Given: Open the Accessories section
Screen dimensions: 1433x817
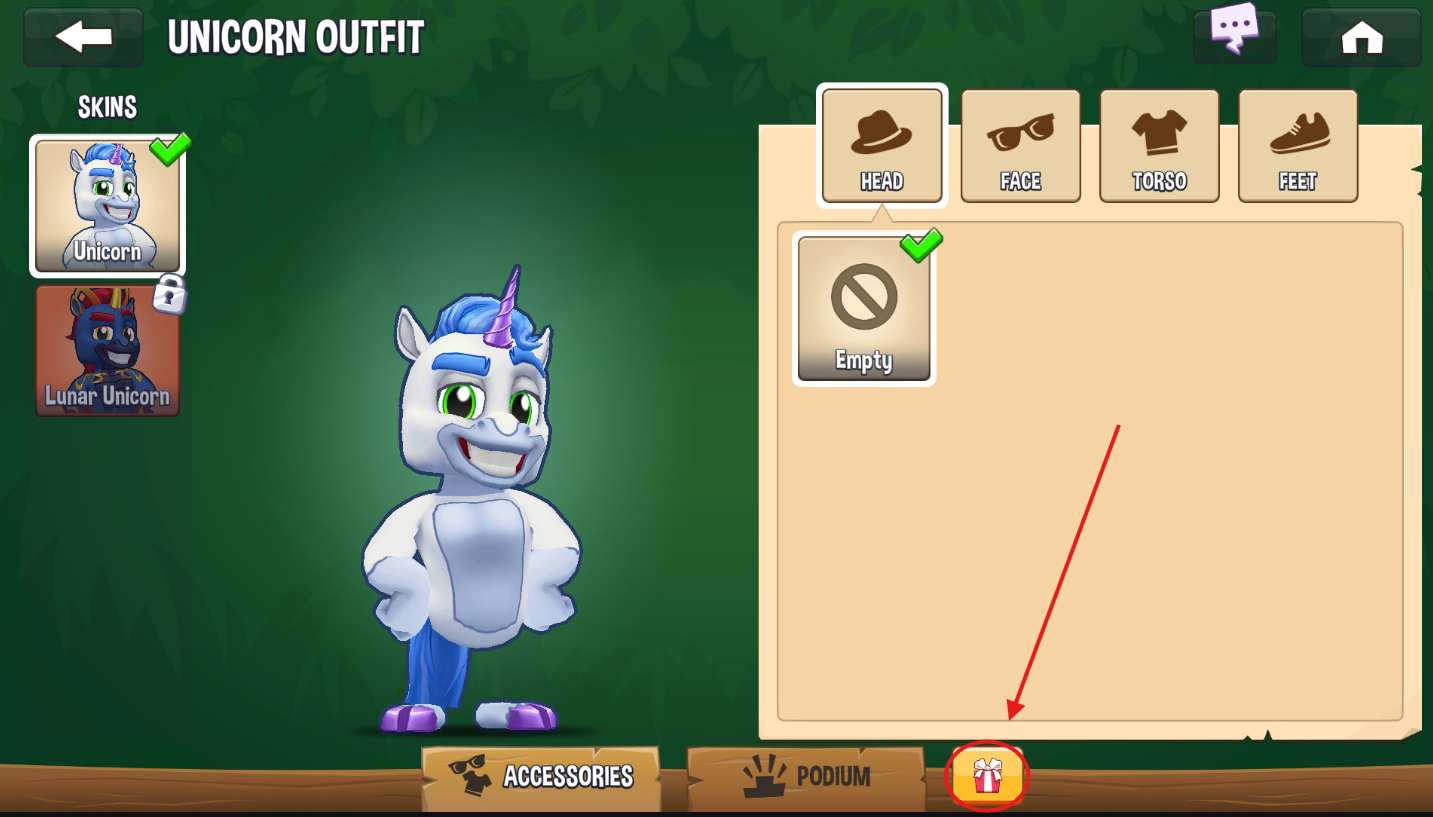Looking at the screenshot, I should [542, 777].
